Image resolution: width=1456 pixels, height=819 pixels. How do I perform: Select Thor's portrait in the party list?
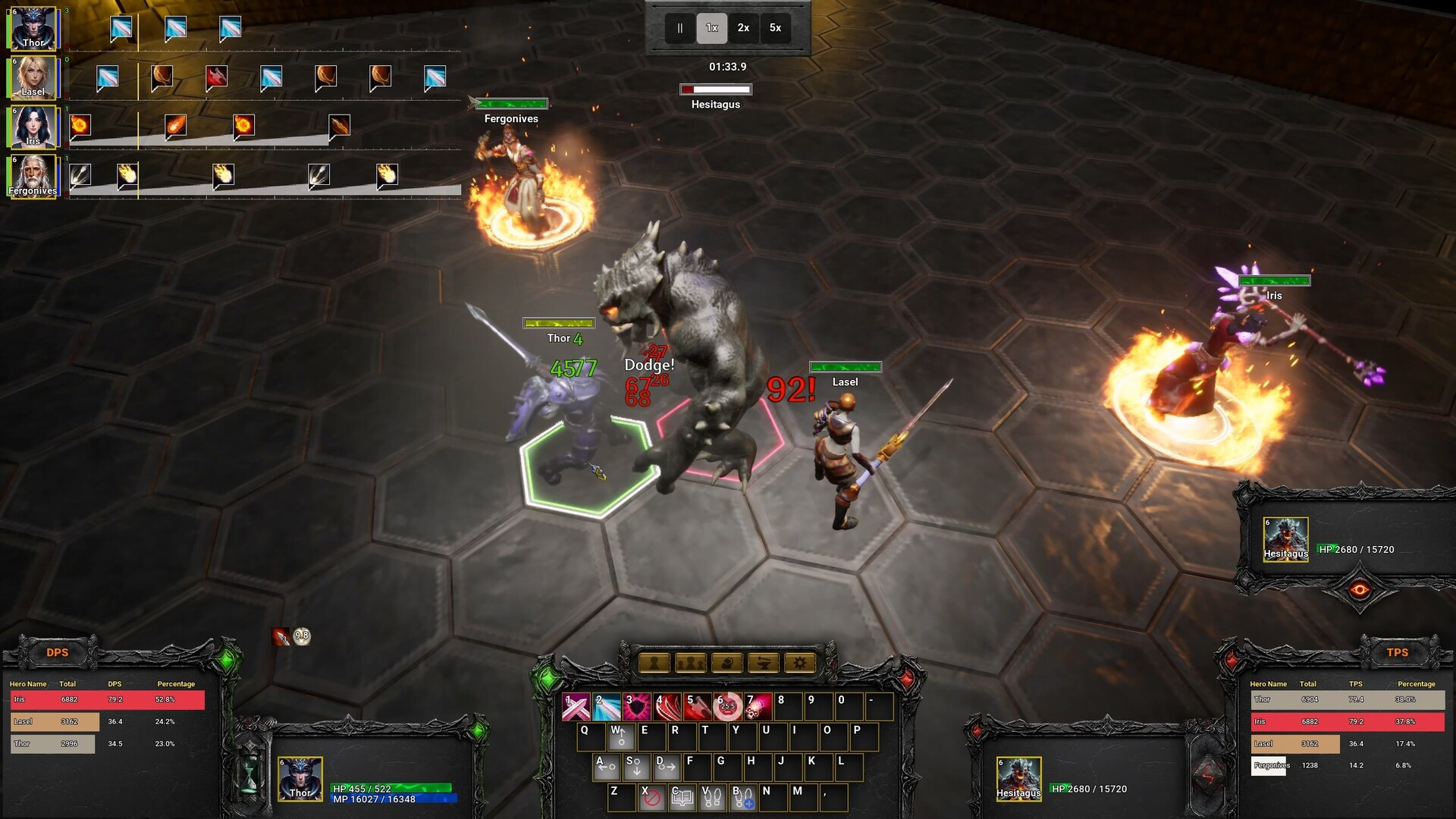pyautogui.click(x=33, y=28)
